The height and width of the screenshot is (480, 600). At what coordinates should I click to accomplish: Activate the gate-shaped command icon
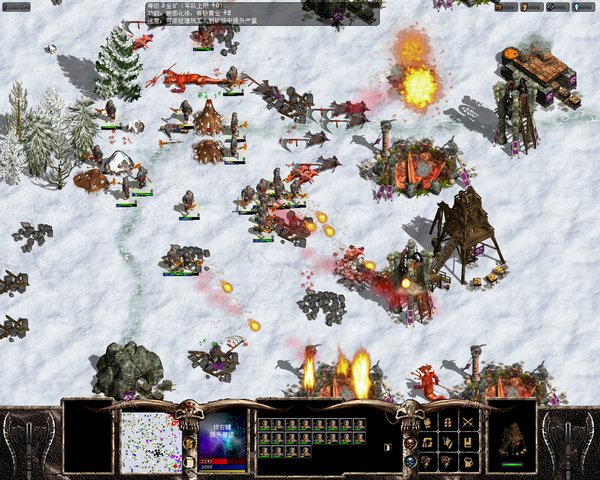tap(448, 423)
